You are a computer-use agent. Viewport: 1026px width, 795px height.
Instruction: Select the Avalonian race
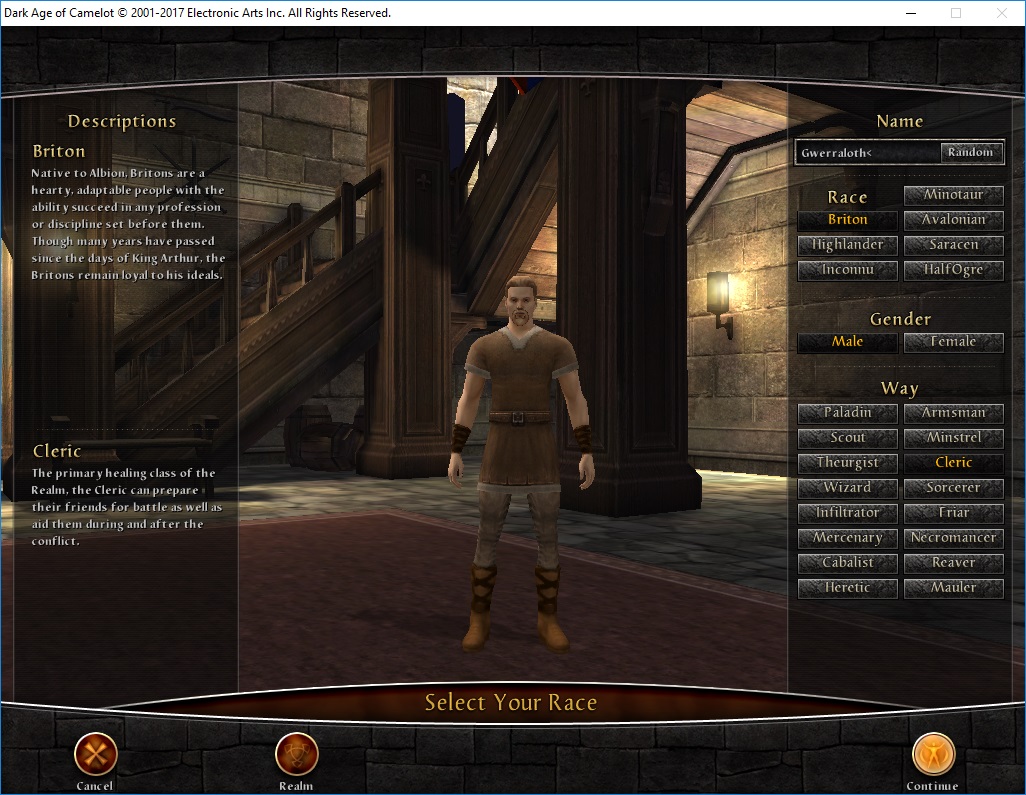[953, 220]
